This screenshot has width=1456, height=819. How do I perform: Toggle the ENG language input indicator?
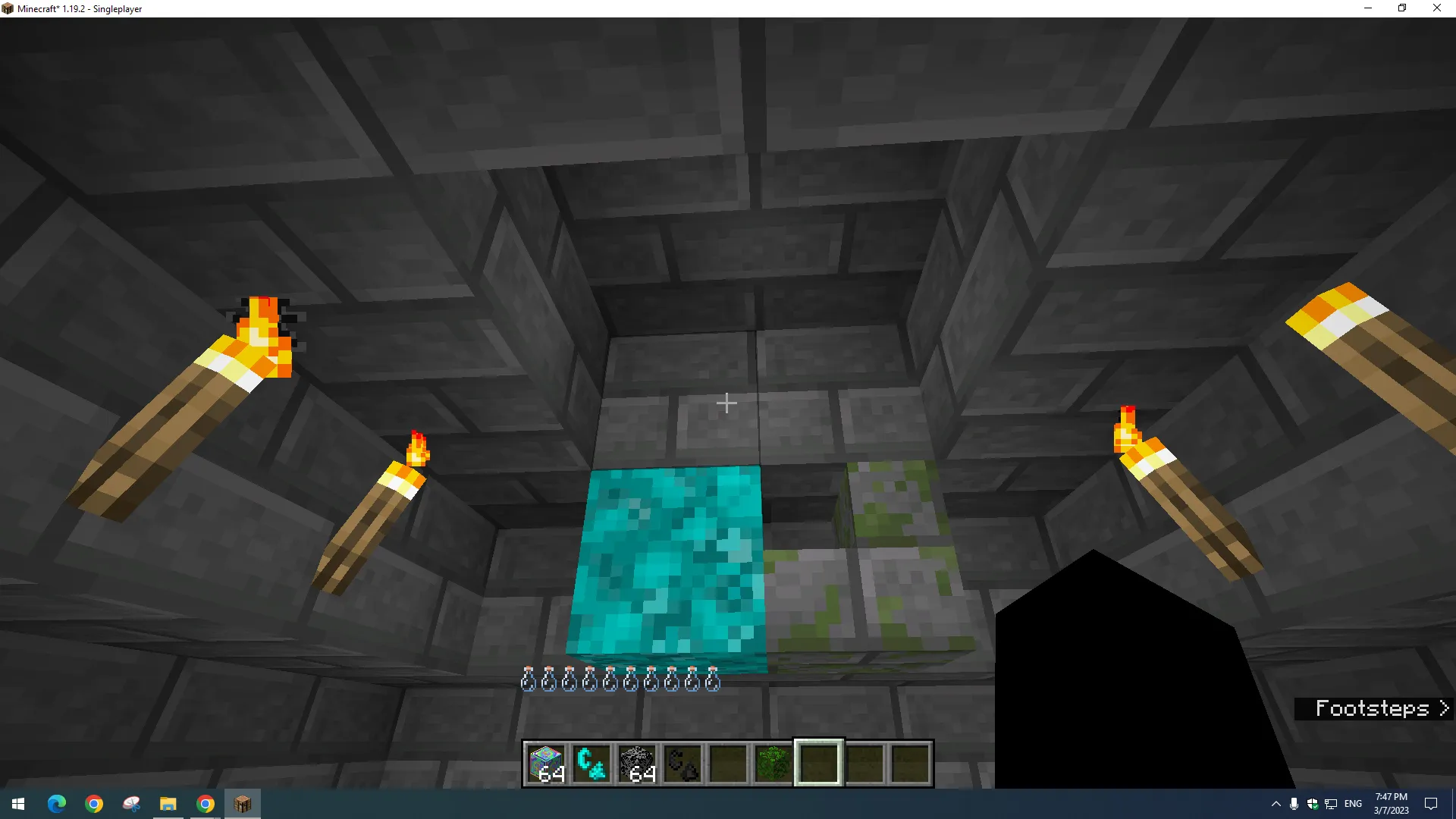[1353, 803]
